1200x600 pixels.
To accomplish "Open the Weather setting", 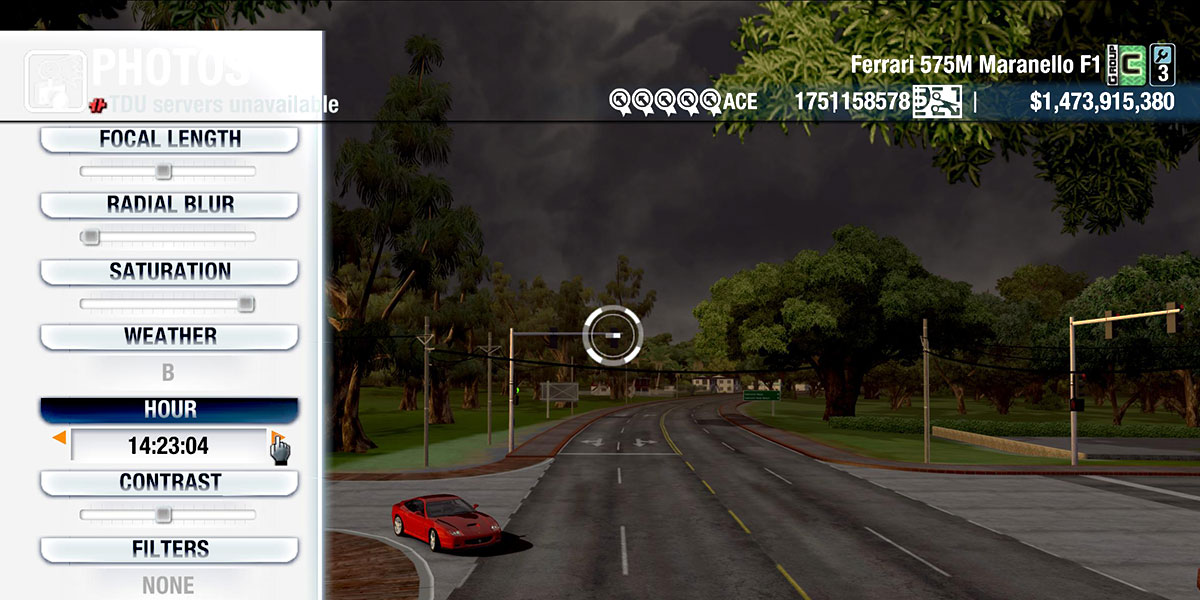I will 169,337.
